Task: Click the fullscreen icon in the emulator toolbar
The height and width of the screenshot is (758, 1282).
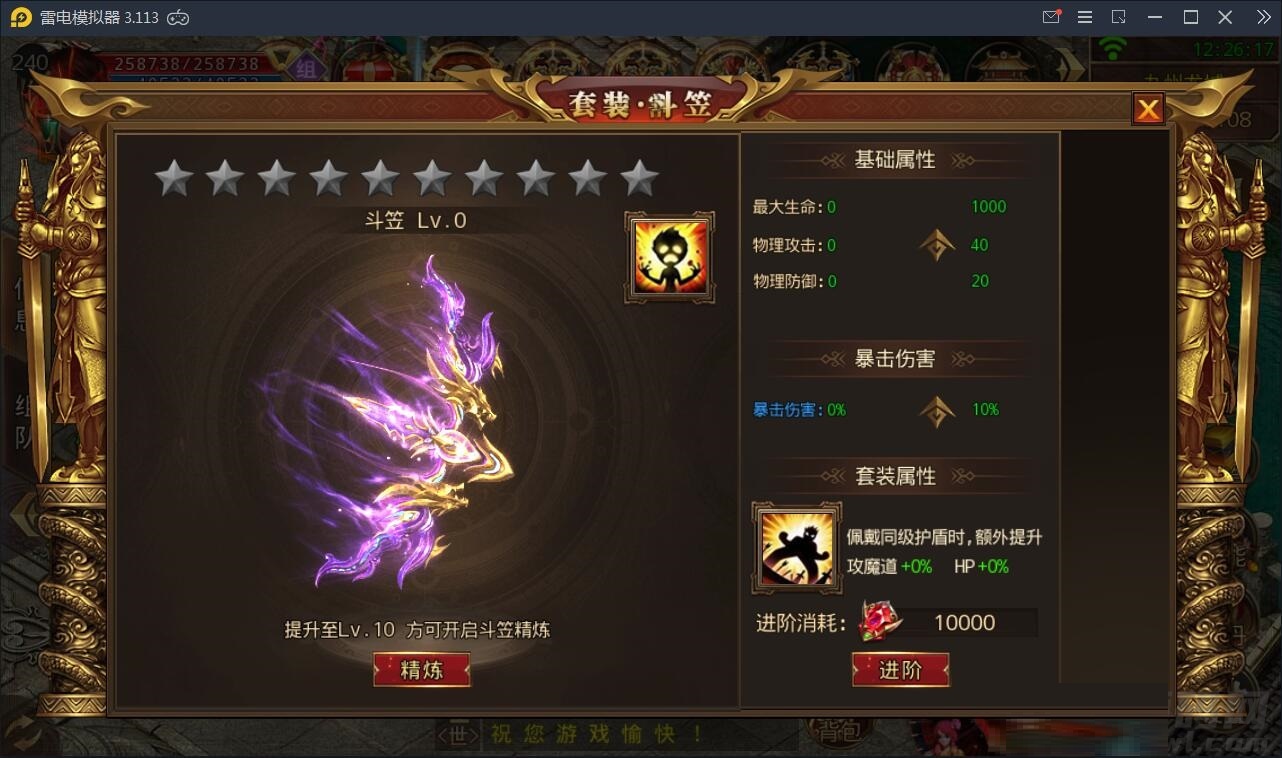Action: point(1120,16)
